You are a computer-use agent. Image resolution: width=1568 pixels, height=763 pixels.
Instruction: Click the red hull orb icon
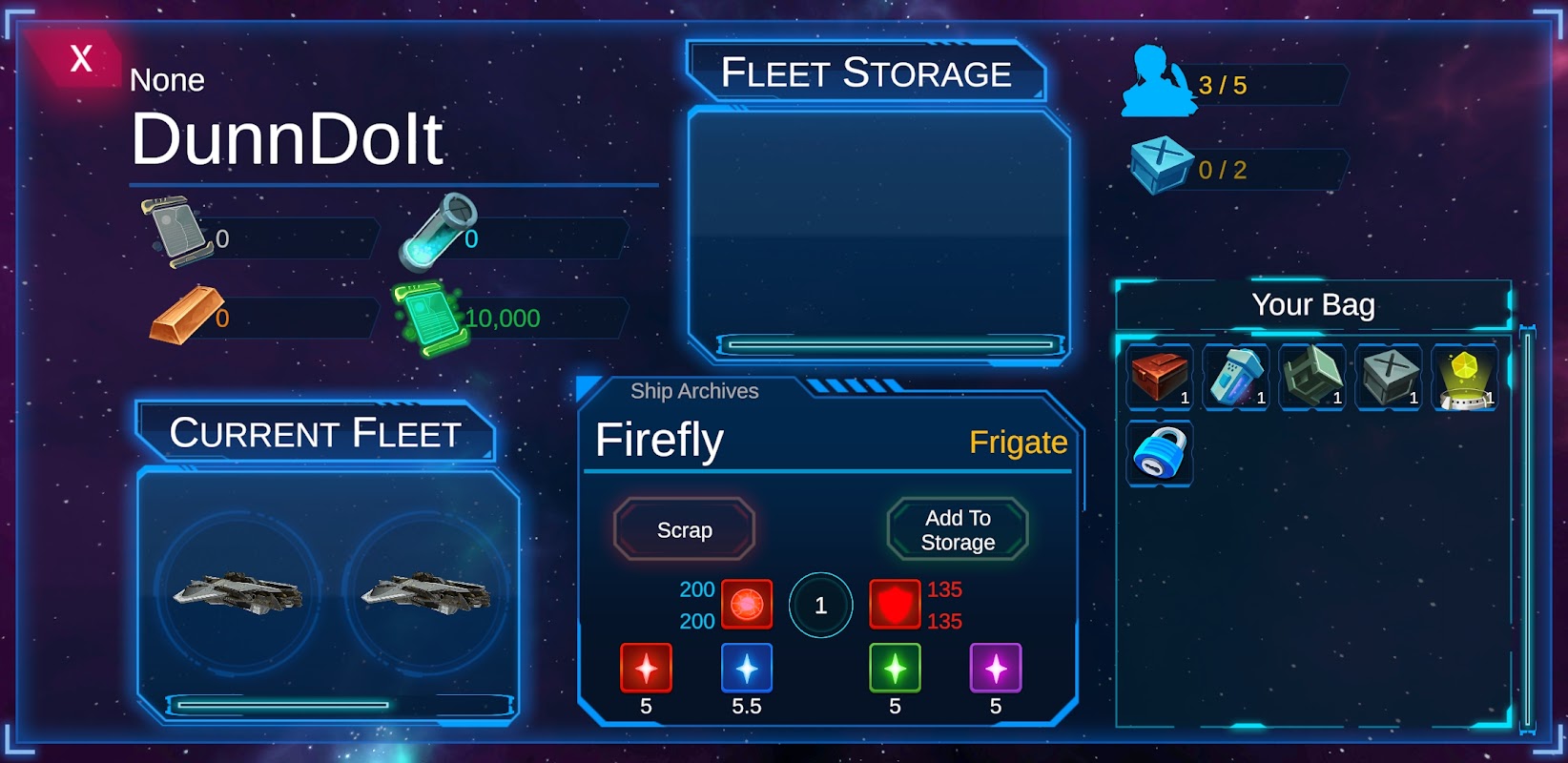(747, 605)
